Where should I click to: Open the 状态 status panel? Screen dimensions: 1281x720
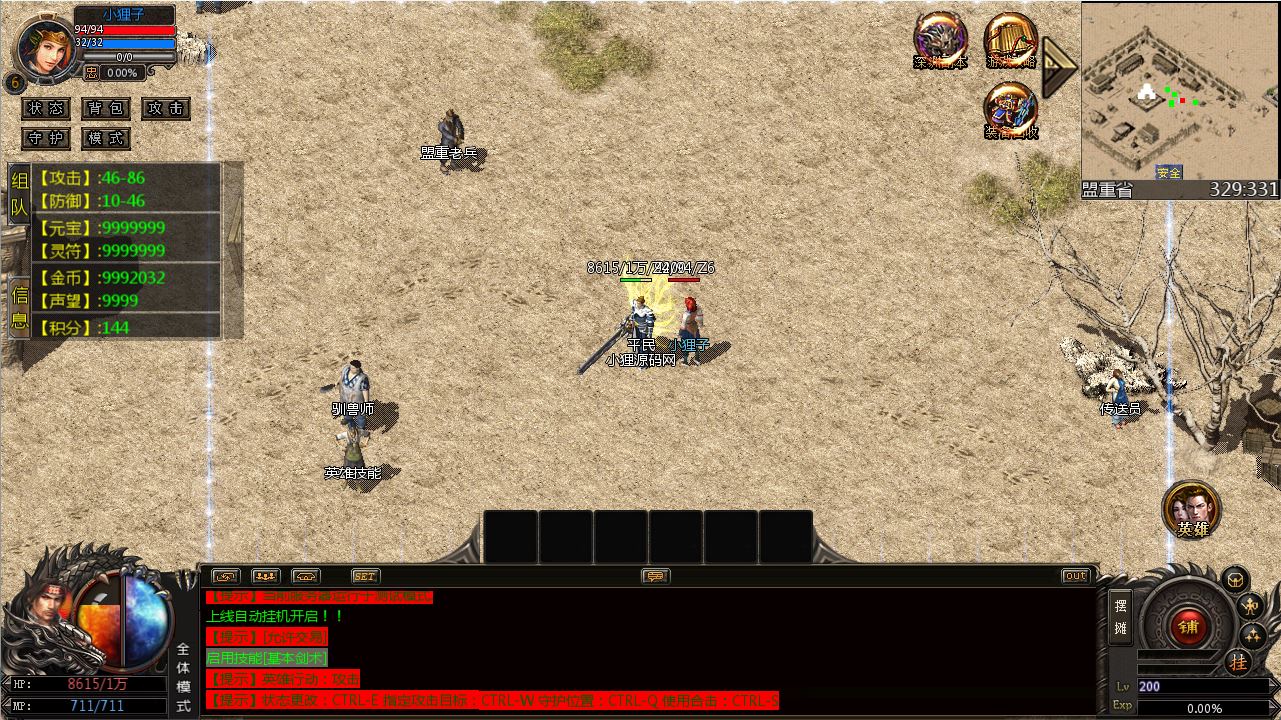coord(46,109)
